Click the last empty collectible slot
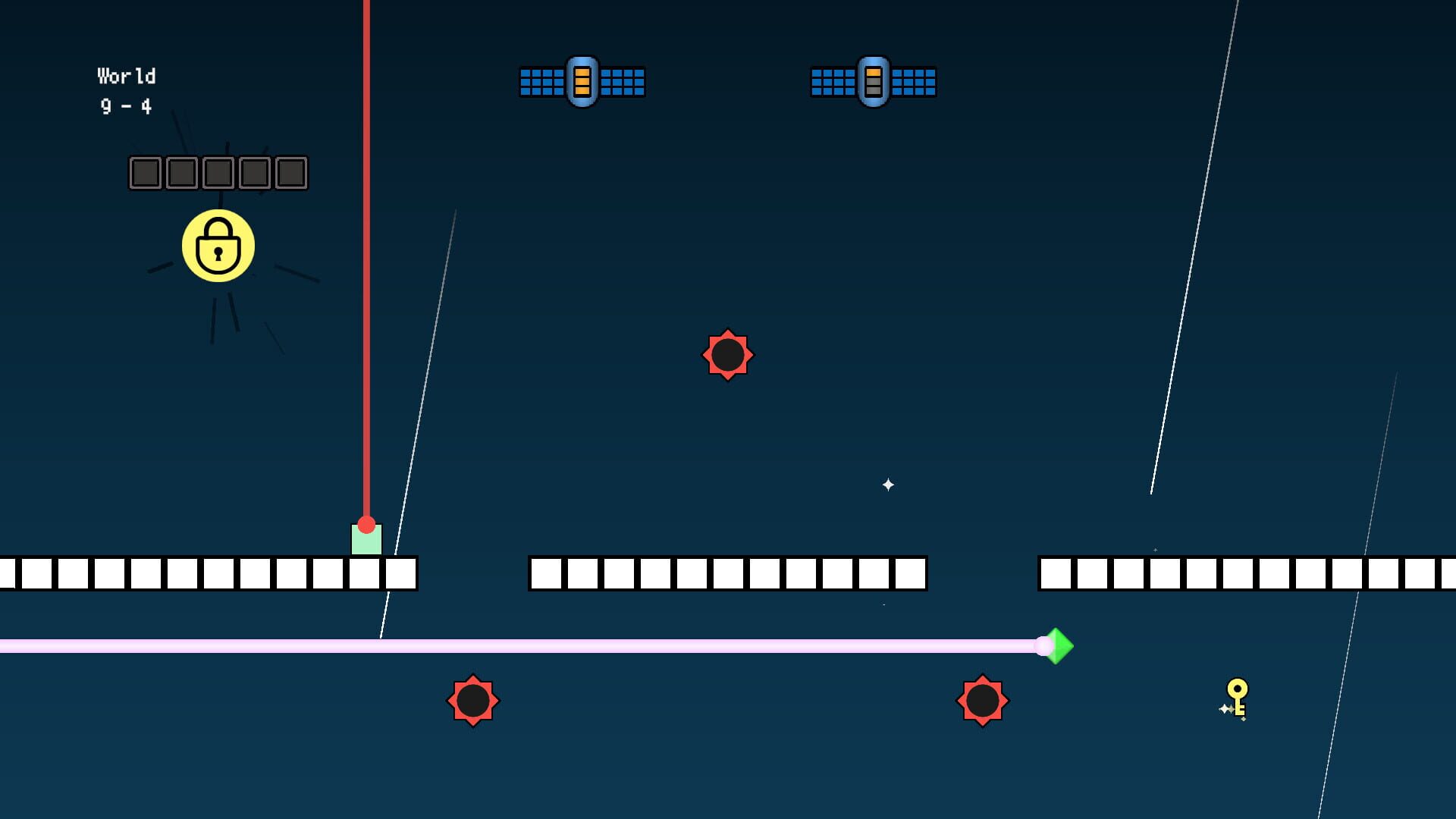Viewport: 1456px width, 819px height. (293, 173)
